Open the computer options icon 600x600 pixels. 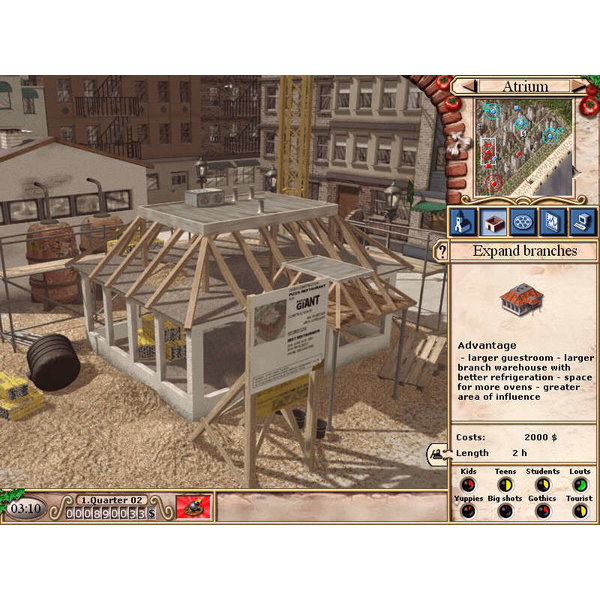tap(580, 221)
